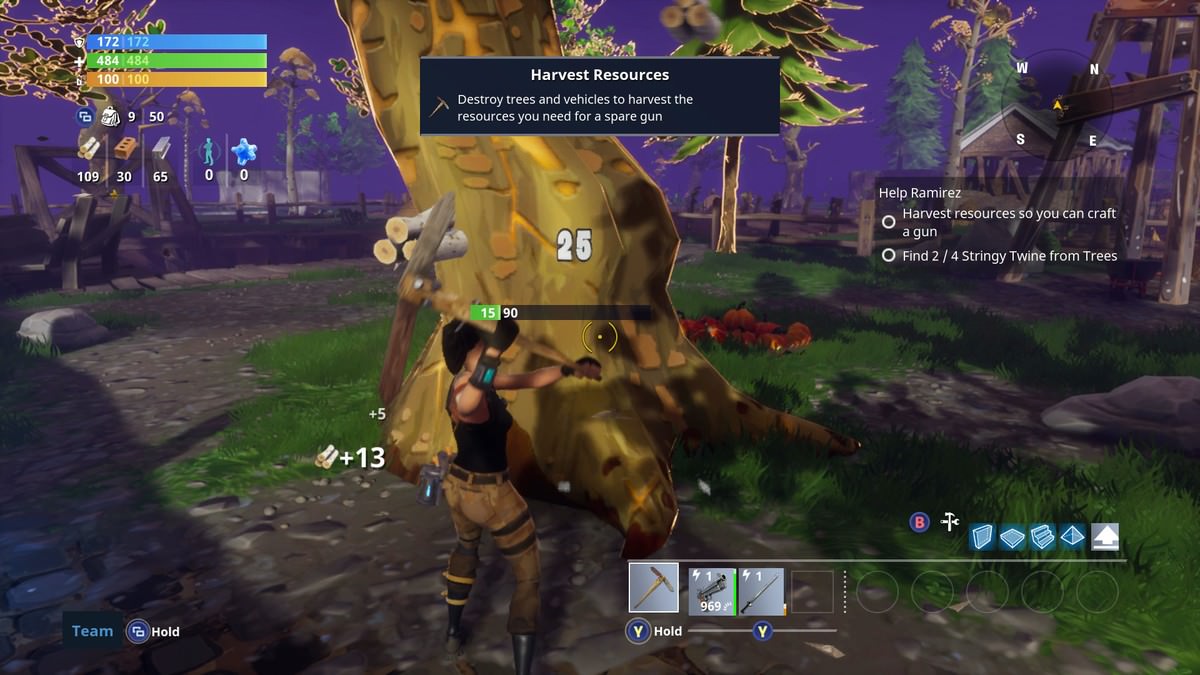Choose the stairs building piece
Viewport: 1200px width, 675px height.
(1042, 537)
